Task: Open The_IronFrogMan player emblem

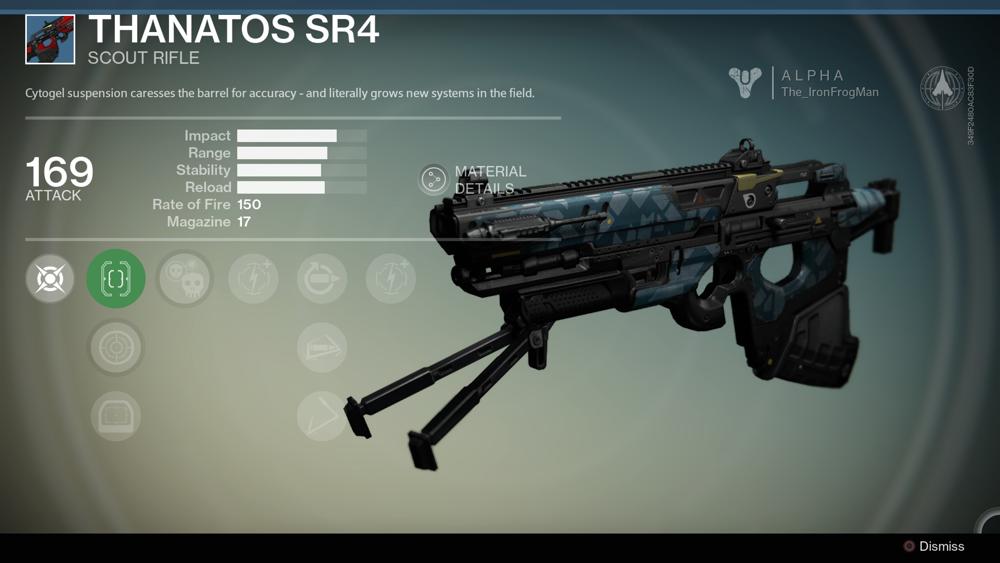Action: [x=745, y=83]
